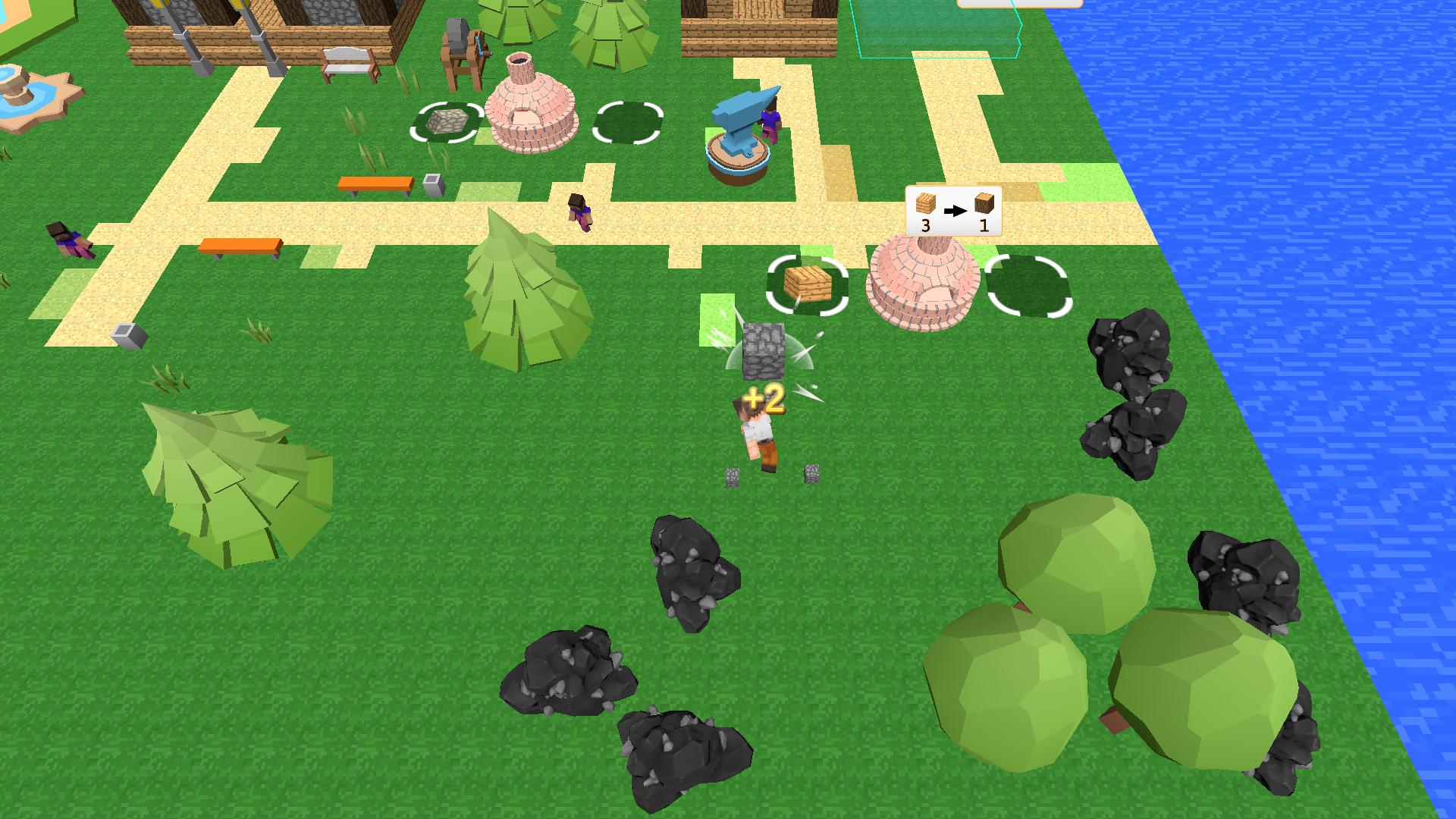The width and height of the screenshot is (1456, 819).
Task: Click the orange bench on the crossing path
Action: coord(237,246)
